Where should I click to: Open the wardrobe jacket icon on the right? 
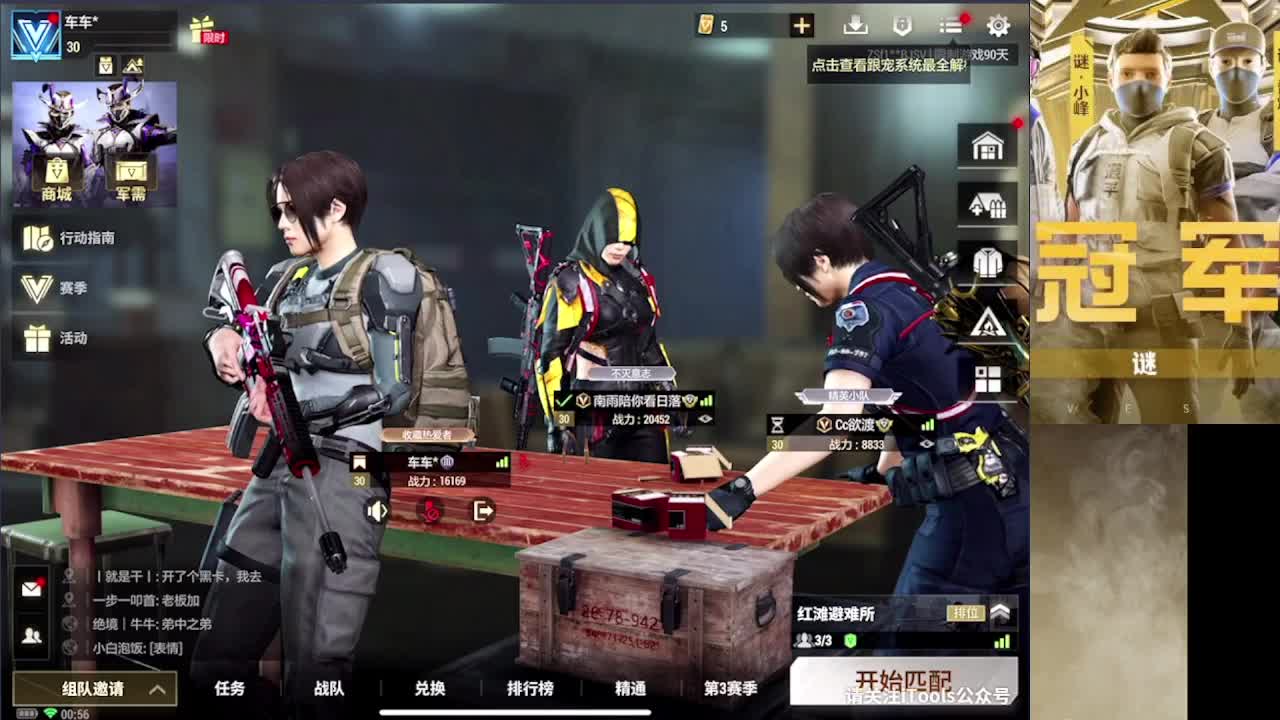986,259
